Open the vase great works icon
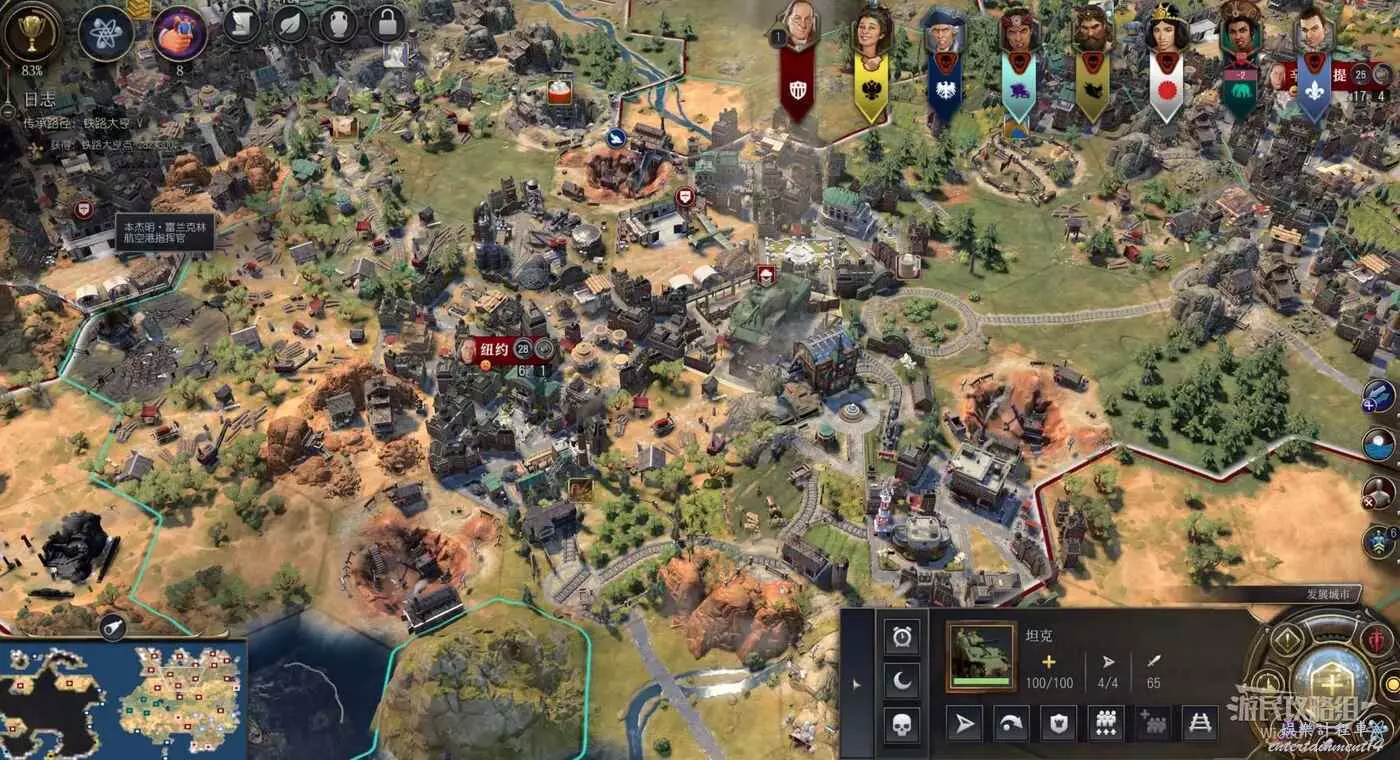The image size is (1400, 760). pos(339,24)
